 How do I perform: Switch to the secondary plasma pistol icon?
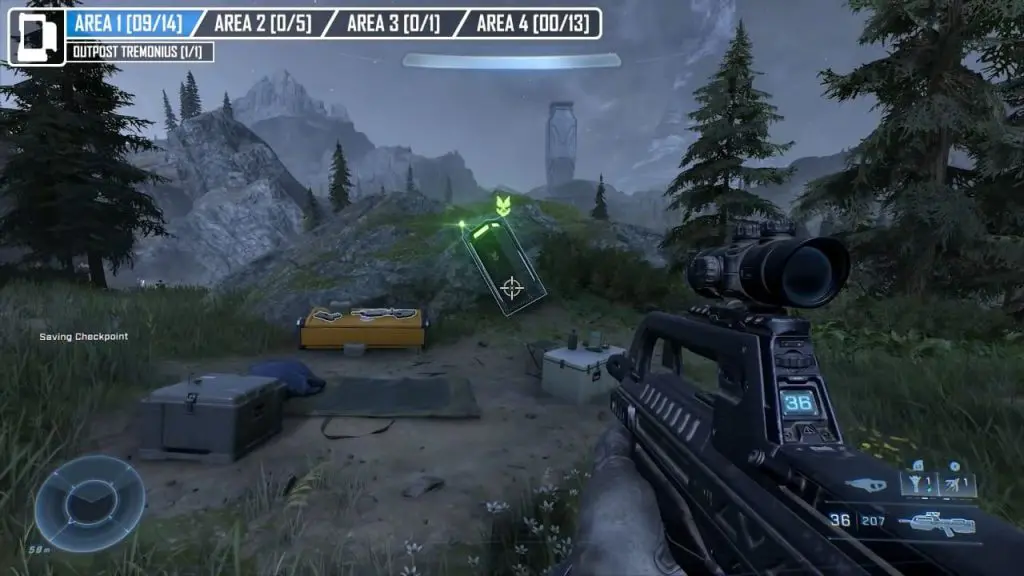(865, 485)
